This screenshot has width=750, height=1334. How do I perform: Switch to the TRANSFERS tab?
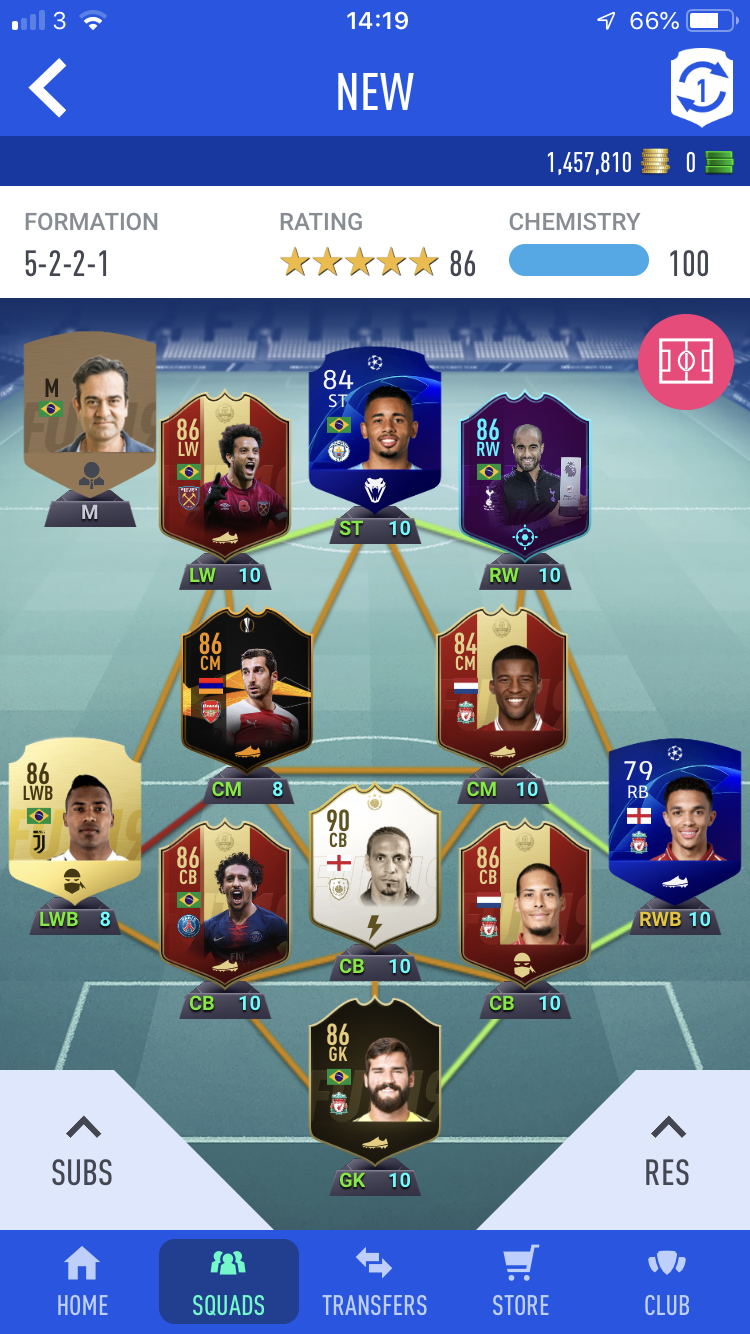click(x=374, y=1283)
